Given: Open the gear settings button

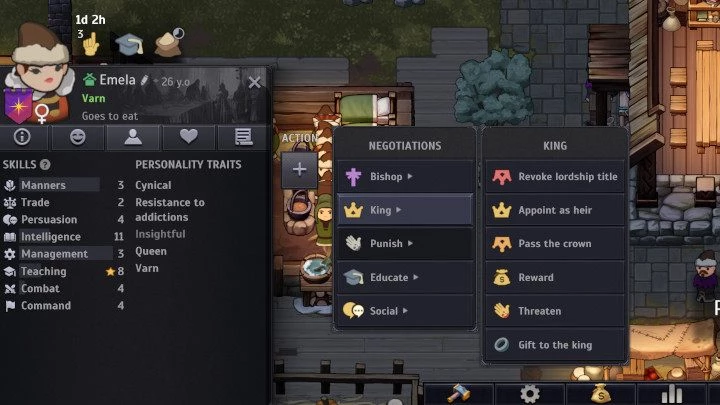Looking at the screenshot, I should [x=529, y=393].
